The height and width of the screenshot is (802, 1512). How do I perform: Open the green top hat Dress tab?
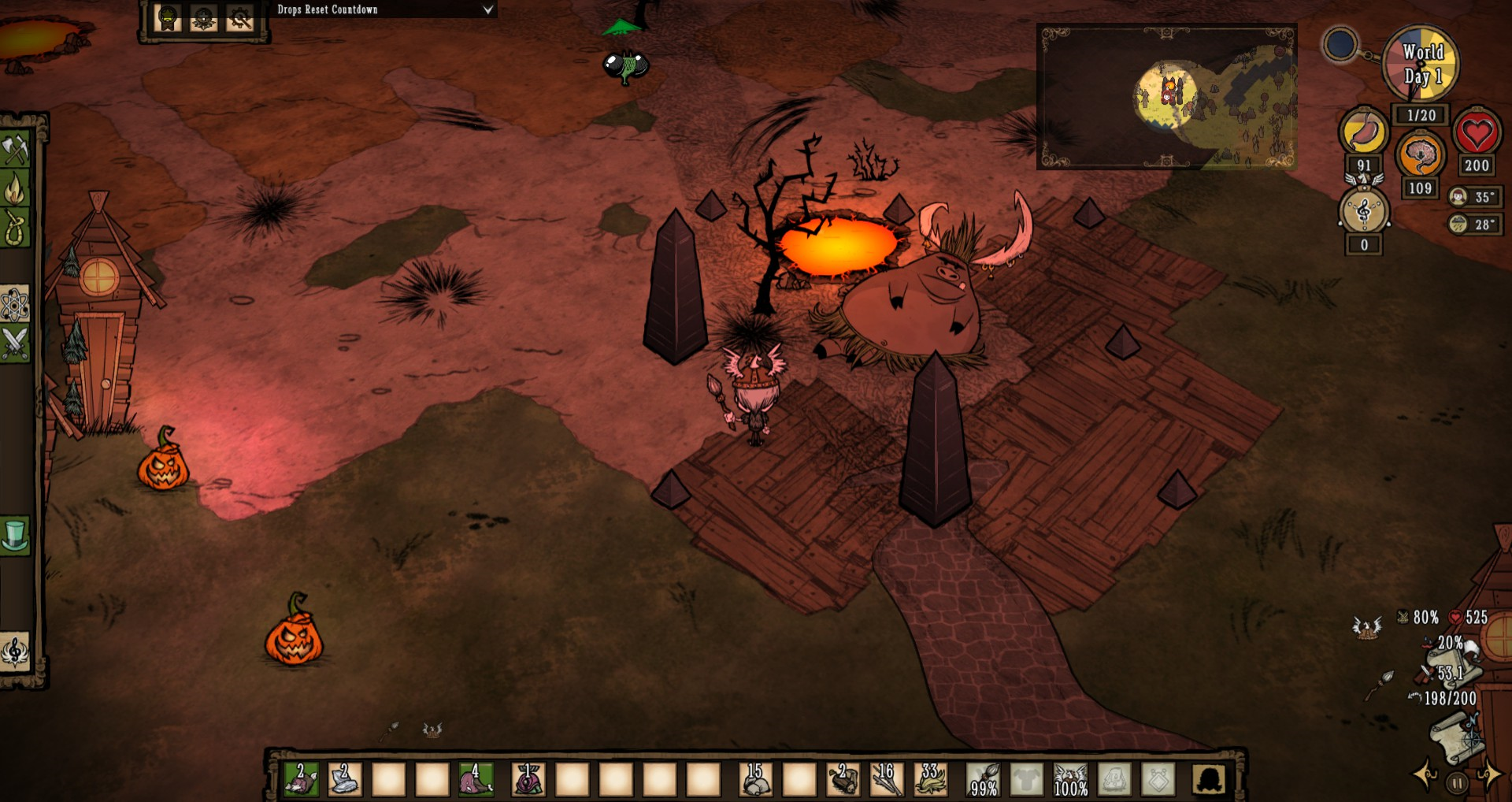point(15,535)
